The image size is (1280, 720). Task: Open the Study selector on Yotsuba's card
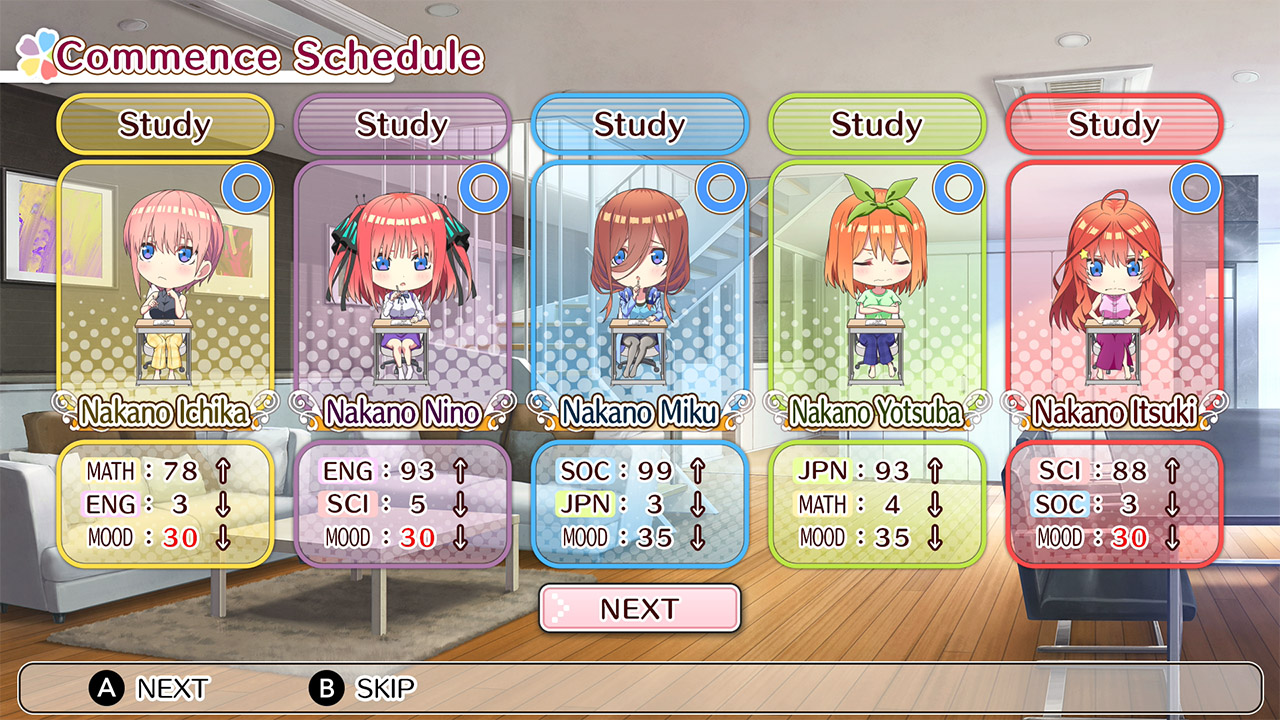coord(880,125)
